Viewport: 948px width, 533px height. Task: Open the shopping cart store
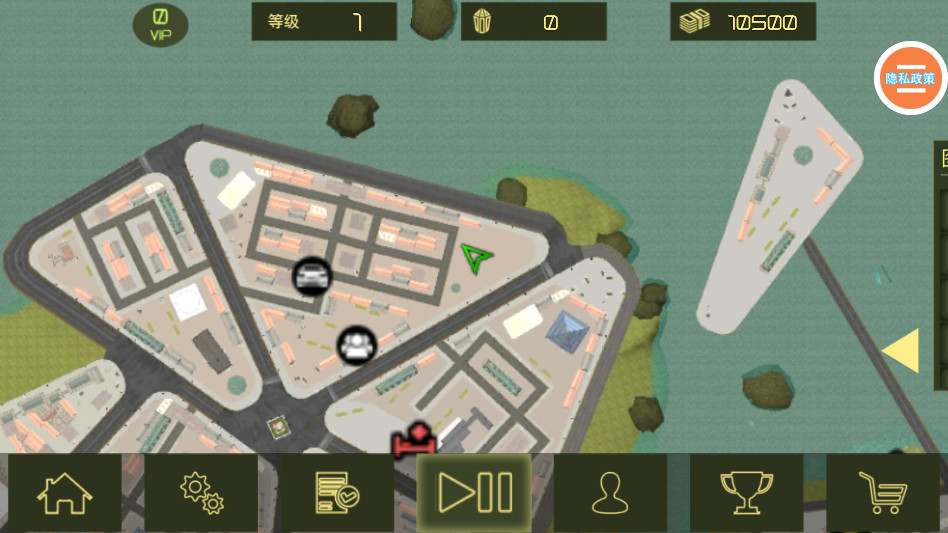point(883,493)
